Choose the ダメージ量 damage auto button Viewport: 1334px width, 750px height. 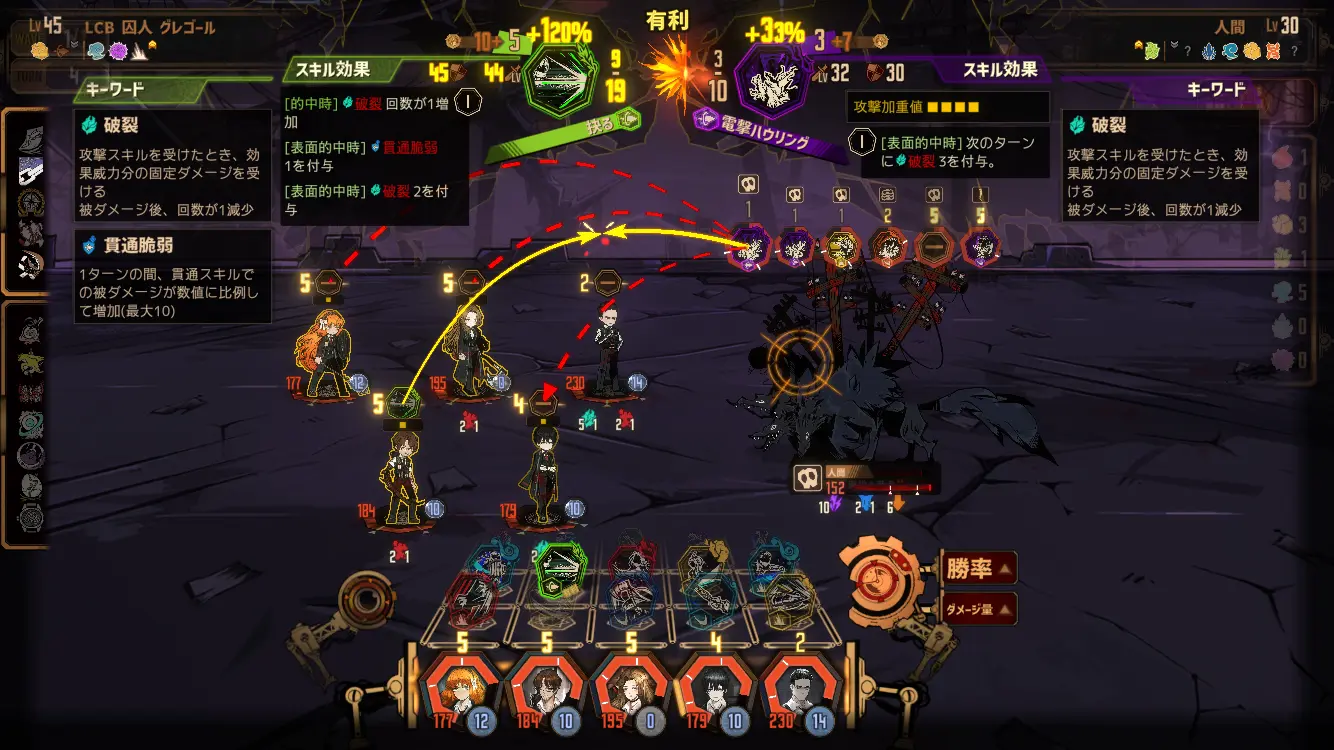978,608
